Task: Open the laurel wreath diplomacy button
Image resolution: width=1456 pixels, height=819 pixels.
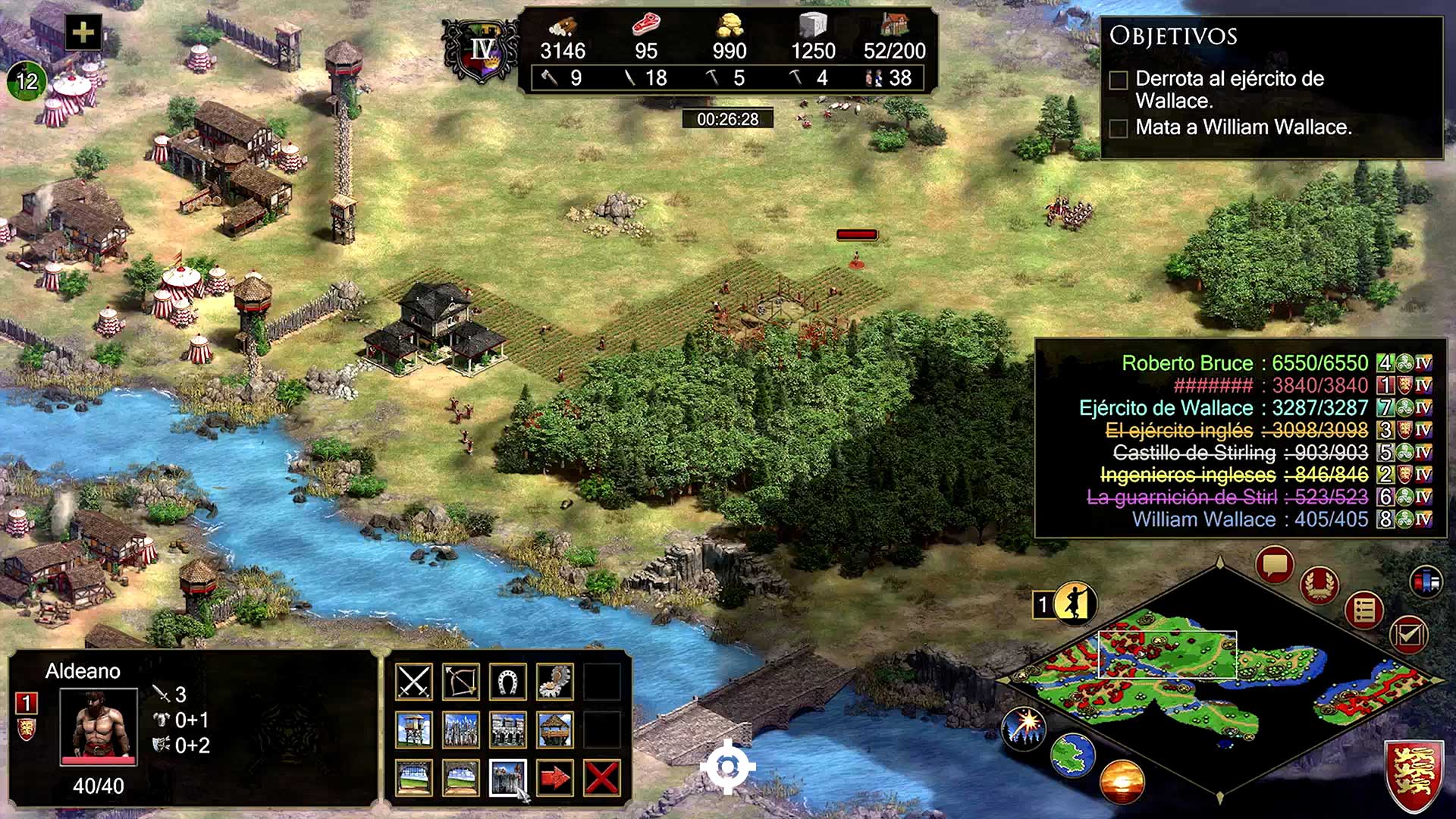Action: click(x=1319, y=585)
